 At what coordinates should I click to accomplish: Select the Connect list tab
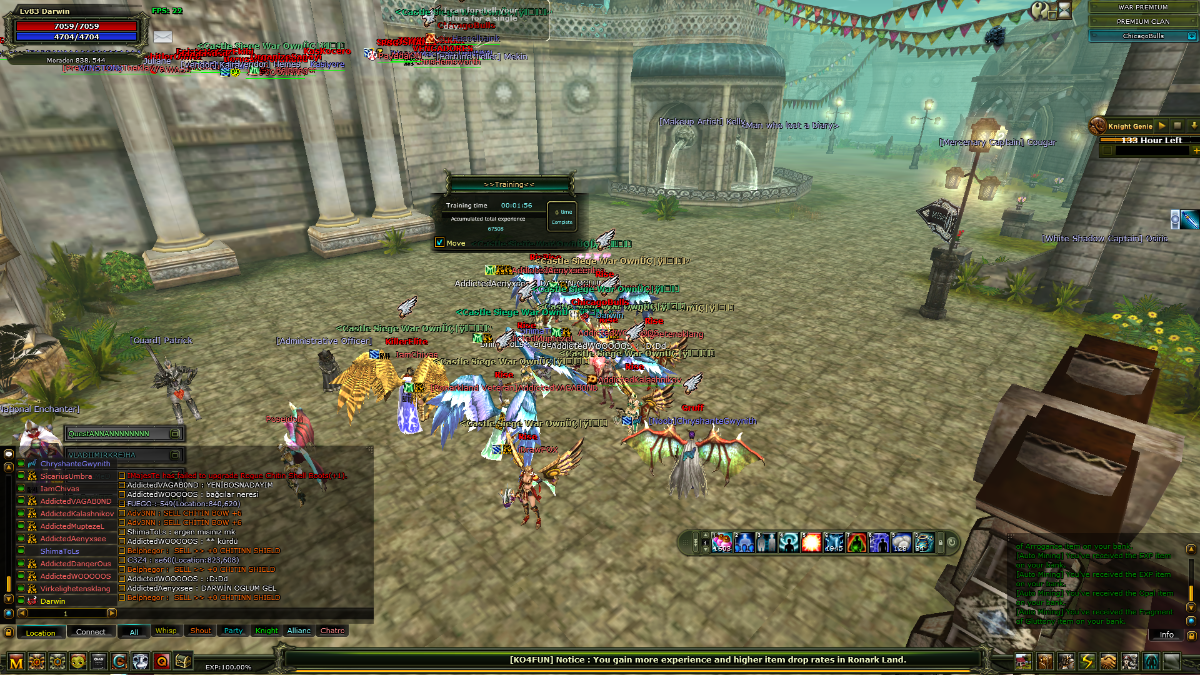90,632
